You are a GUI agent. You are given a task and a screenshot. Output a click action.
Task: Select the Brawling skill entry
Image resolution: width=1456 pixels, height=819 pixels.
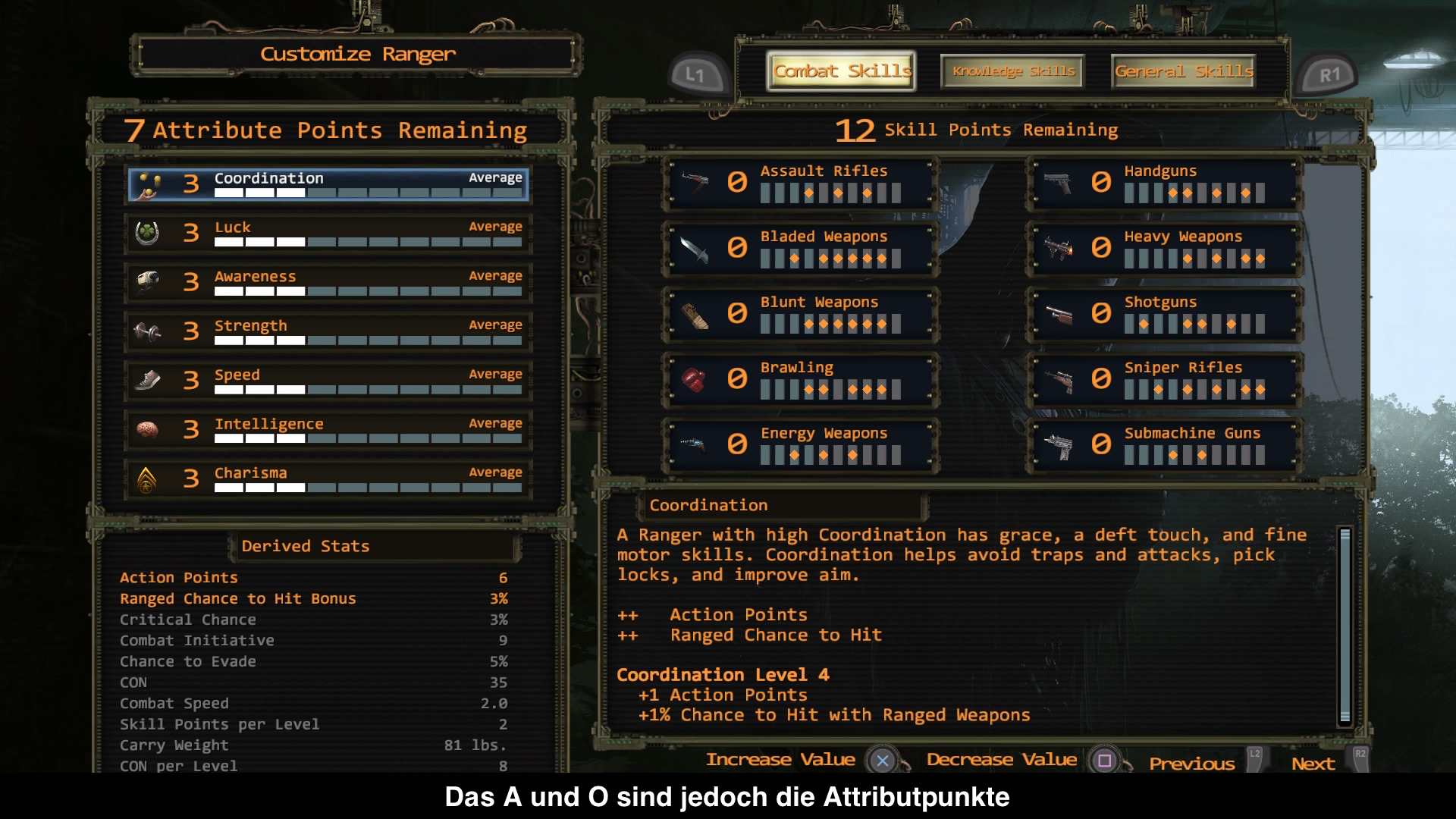(x=801, y=379)
